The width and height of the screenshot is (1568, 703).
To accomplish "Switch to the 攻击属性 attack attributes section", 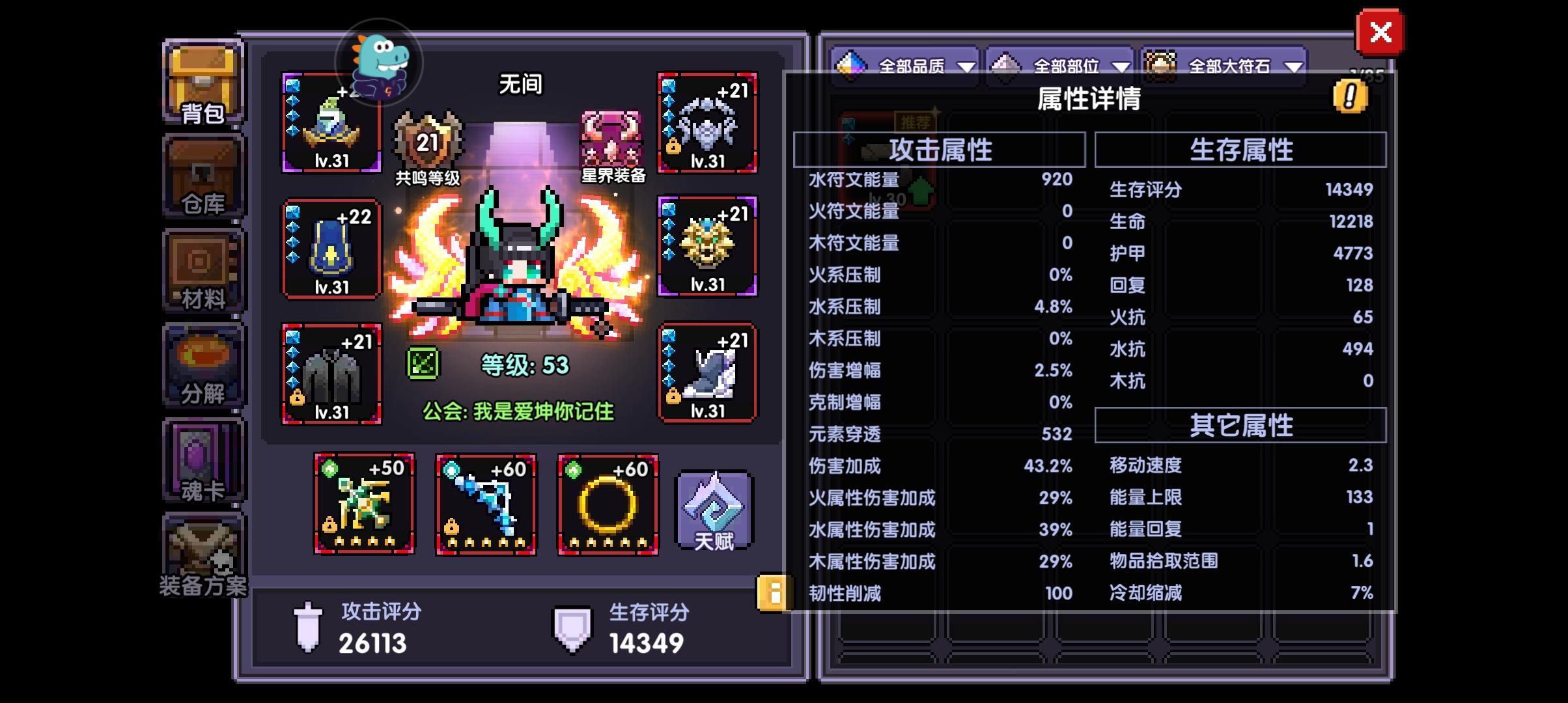I will tap(938, 148).
